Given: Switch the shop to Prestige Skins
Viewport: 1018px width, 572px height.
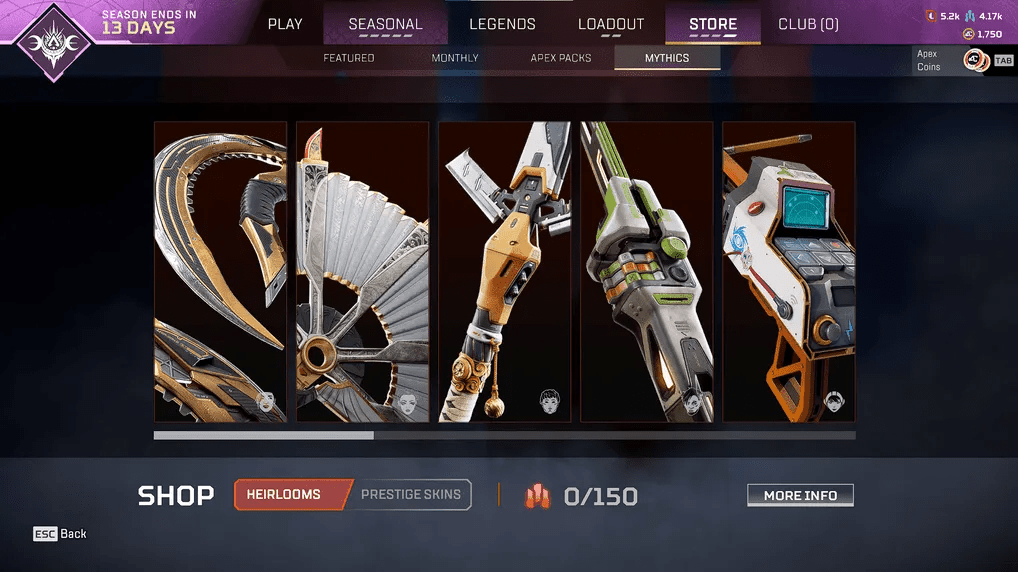Looking at the screenshot, I should coord(412,494).
